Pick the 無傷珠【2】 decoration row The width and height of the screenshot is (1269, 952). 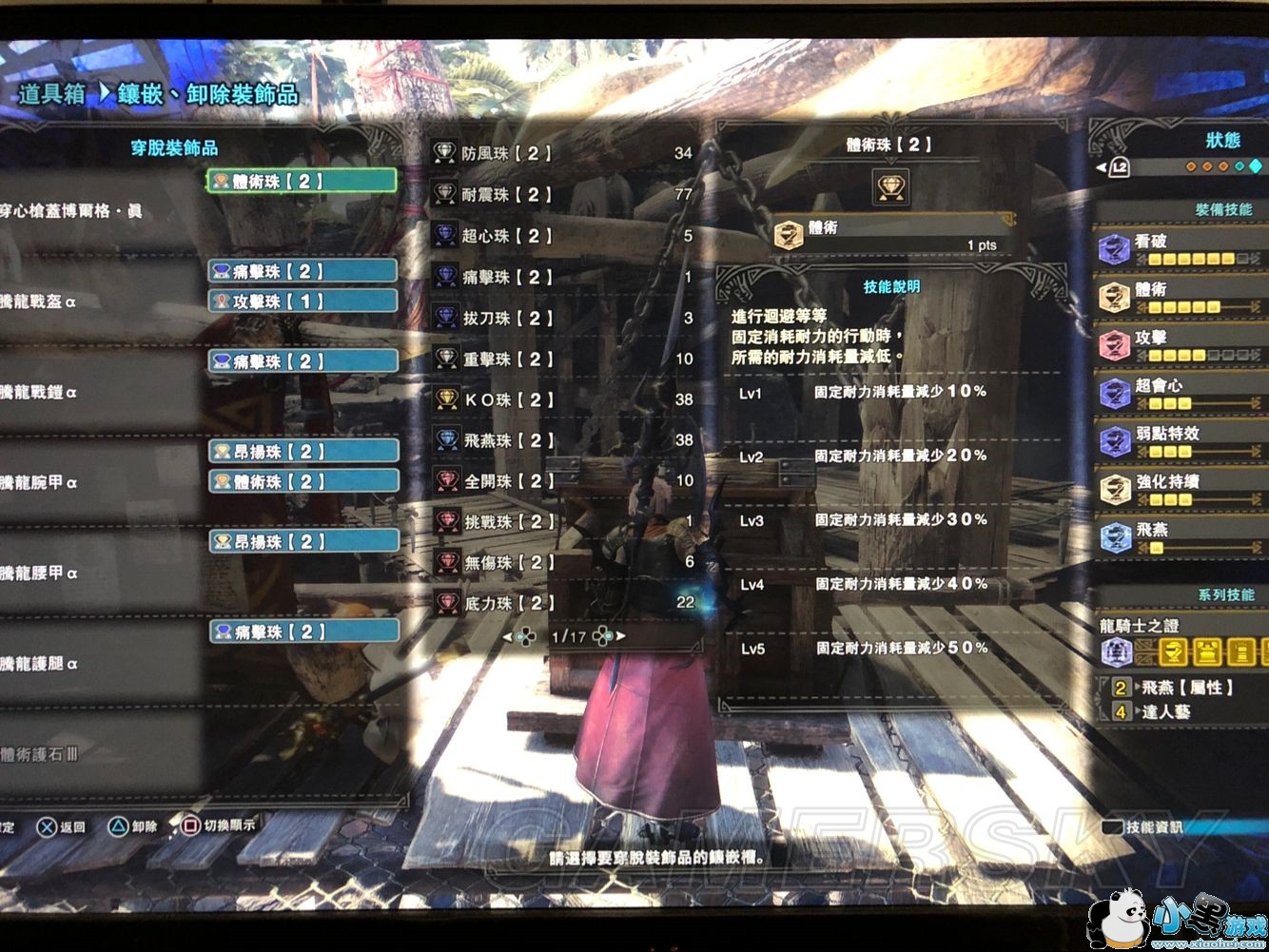(x=506, y=563)
